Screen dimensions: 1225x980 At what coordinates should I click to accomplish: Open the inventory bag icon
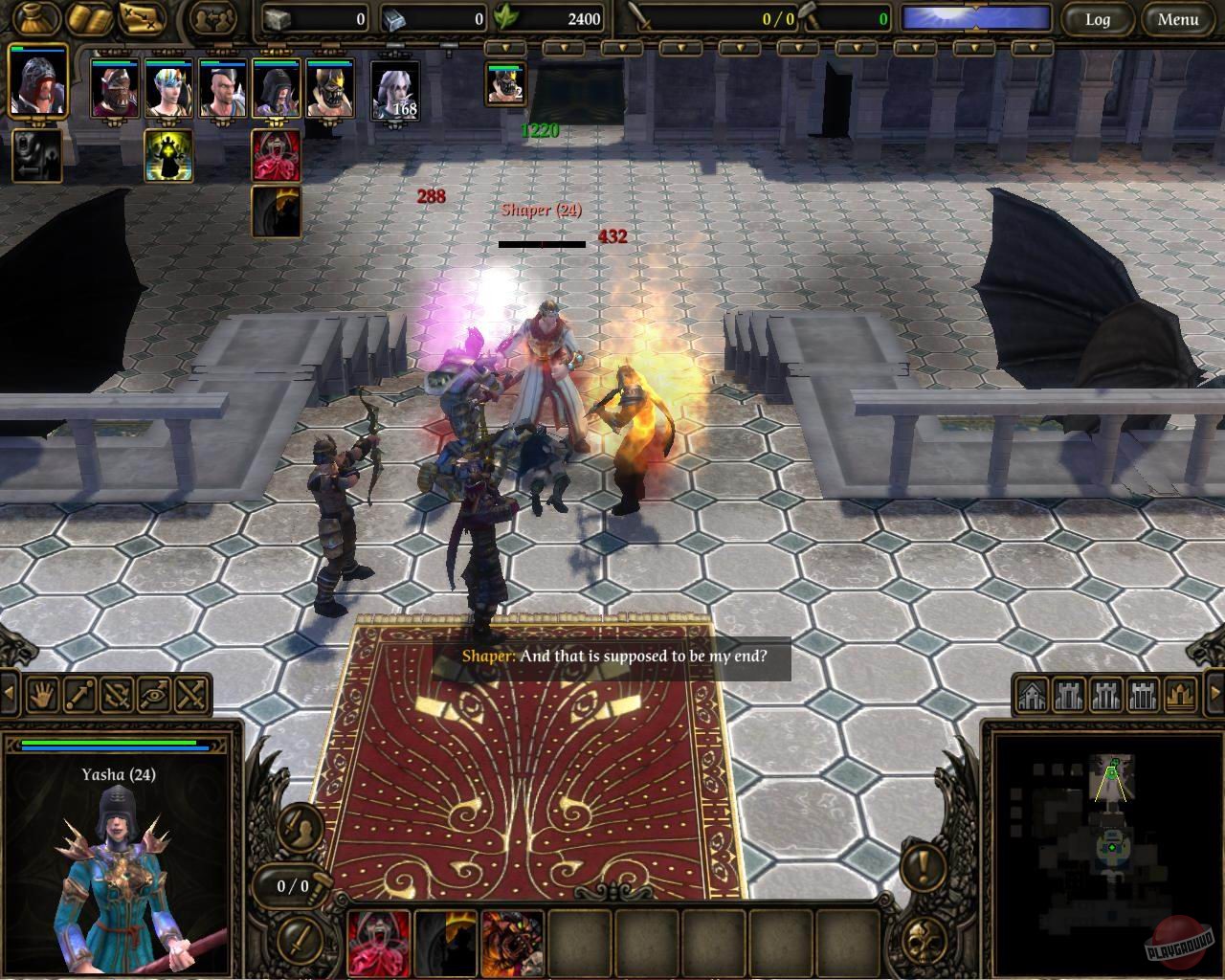point(33,16)
